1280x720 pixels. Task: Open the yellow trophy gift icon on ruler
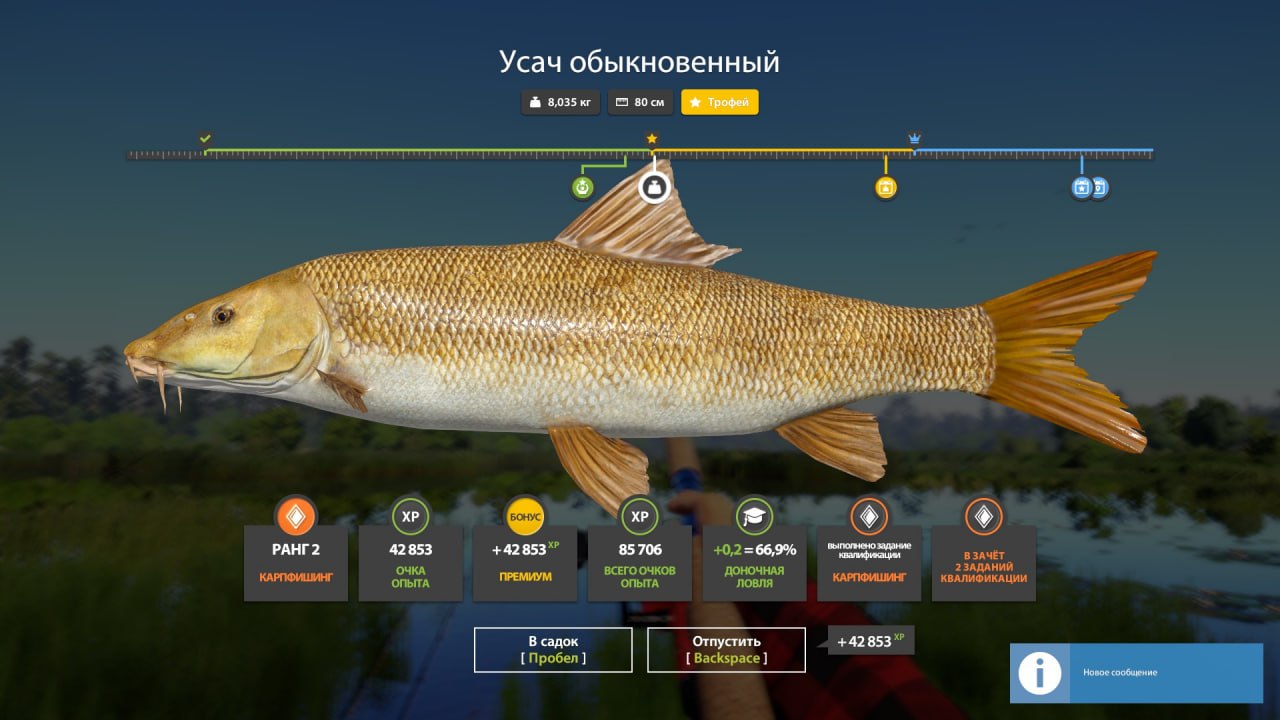pos(886,187)
